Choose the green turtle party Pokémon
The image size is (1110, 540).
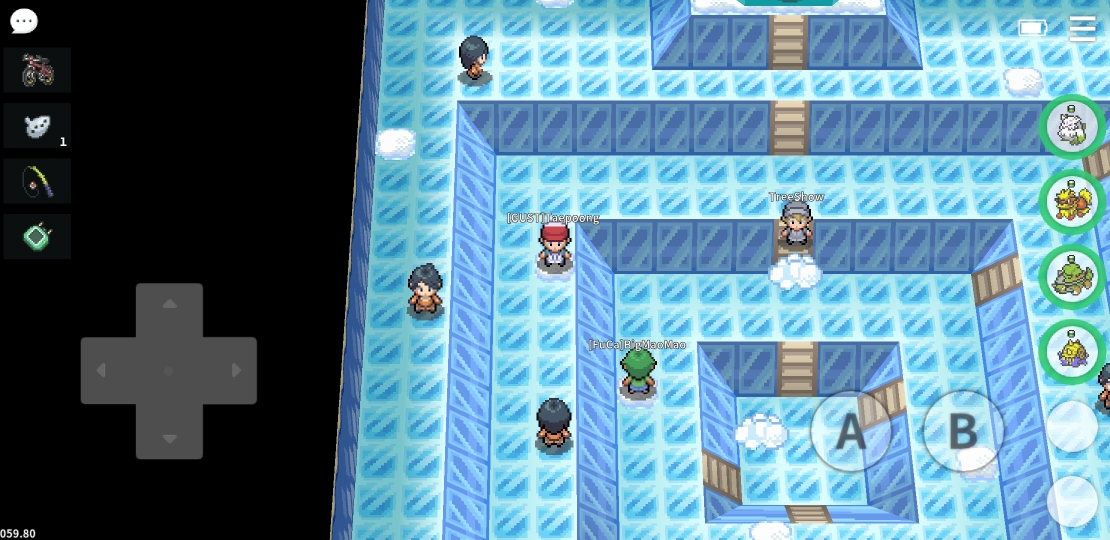[1072, 277]
